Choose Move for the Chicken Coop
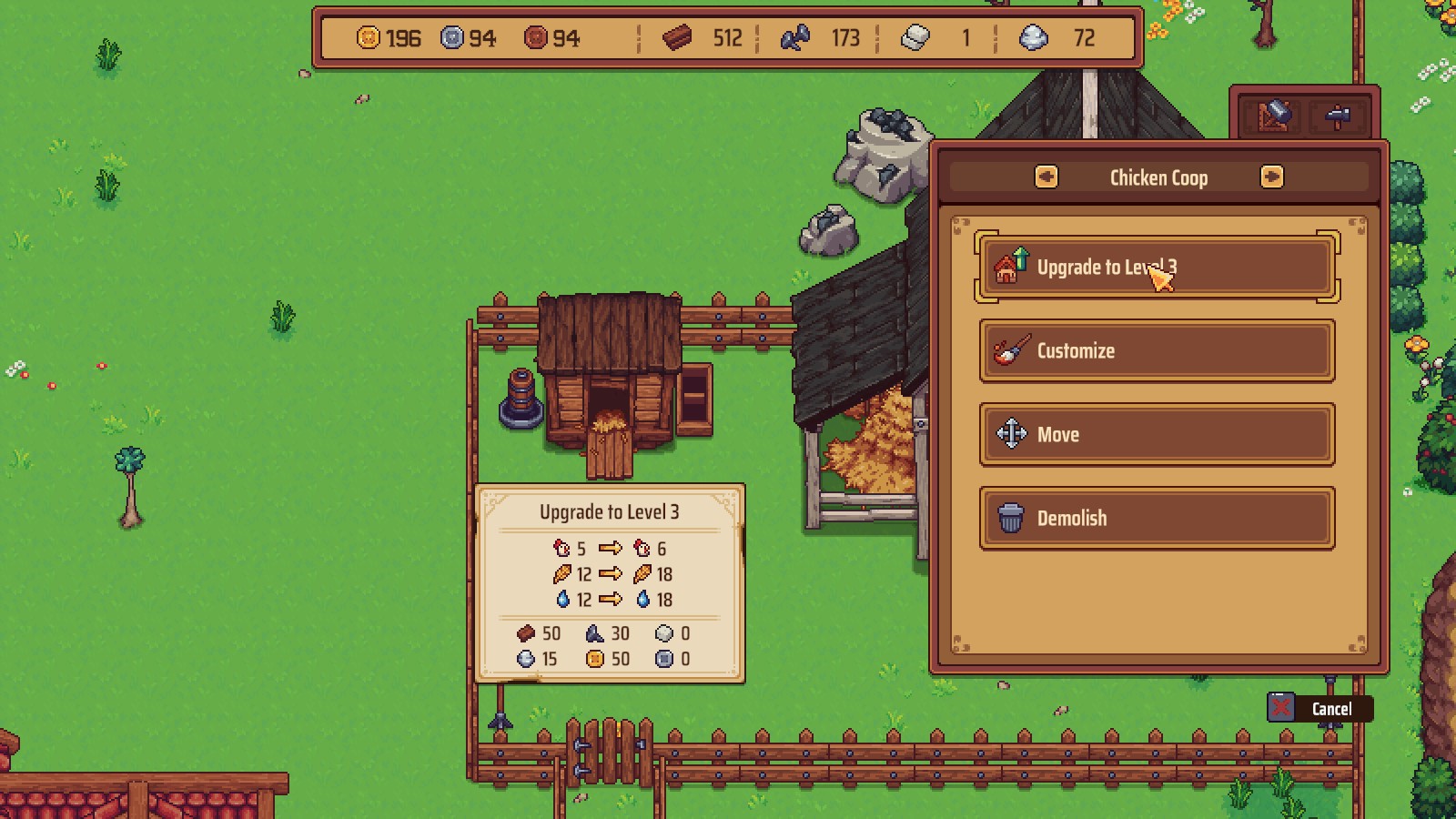1456x819 pixels. (1156, 435)
